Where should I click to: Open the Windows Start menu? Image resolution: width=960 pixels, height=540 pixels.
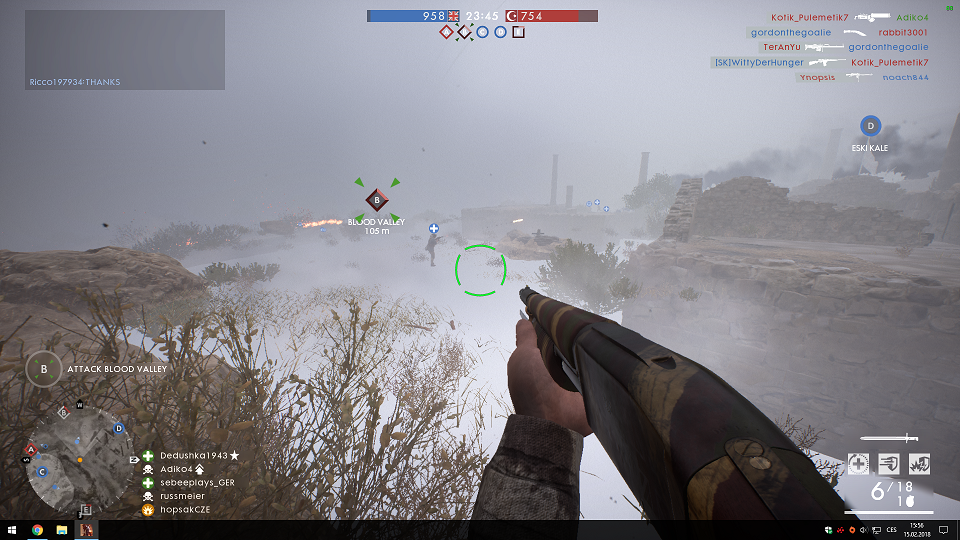(x=13, y=529)
